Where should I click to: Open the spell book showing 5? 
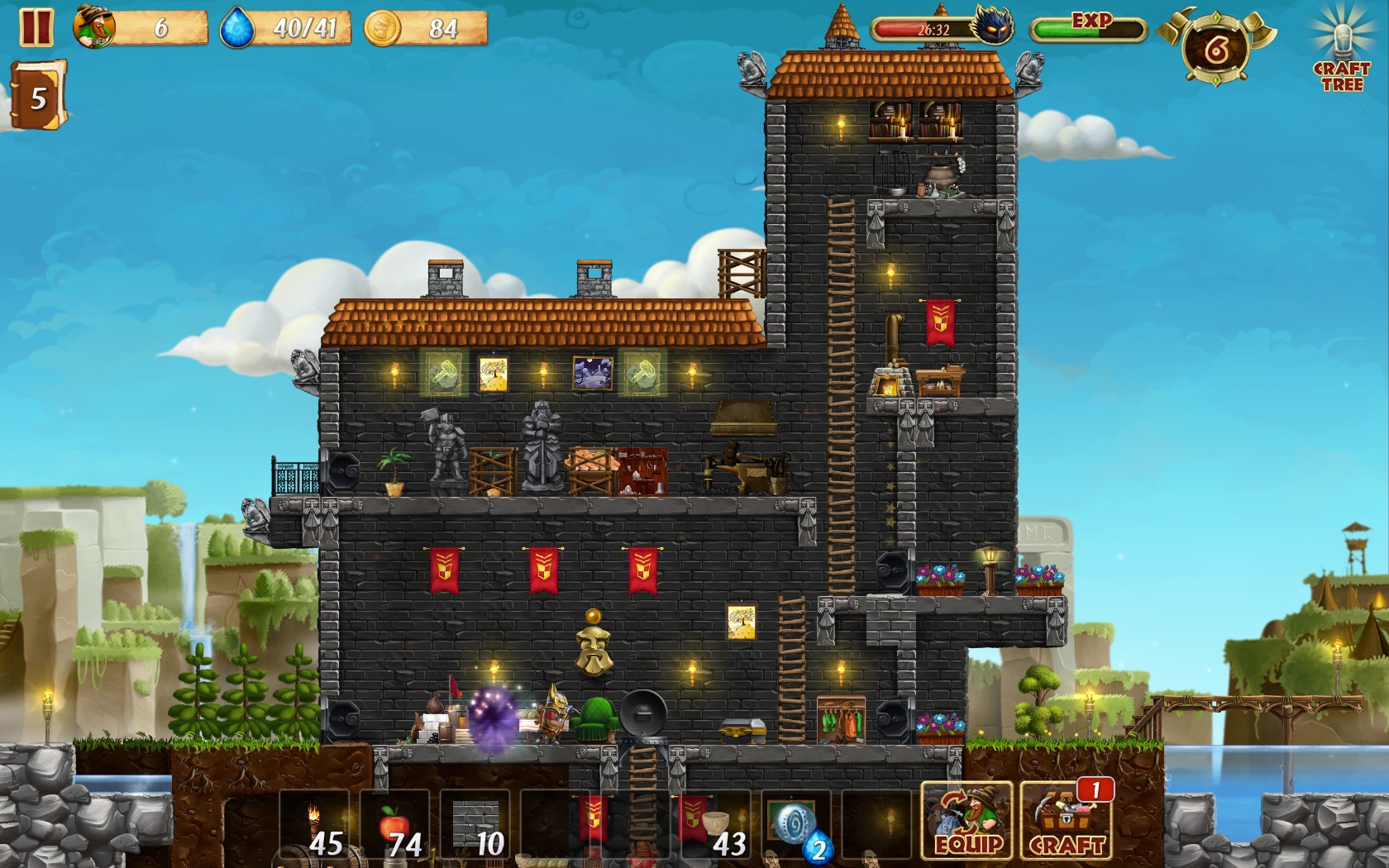pos(37,98)
